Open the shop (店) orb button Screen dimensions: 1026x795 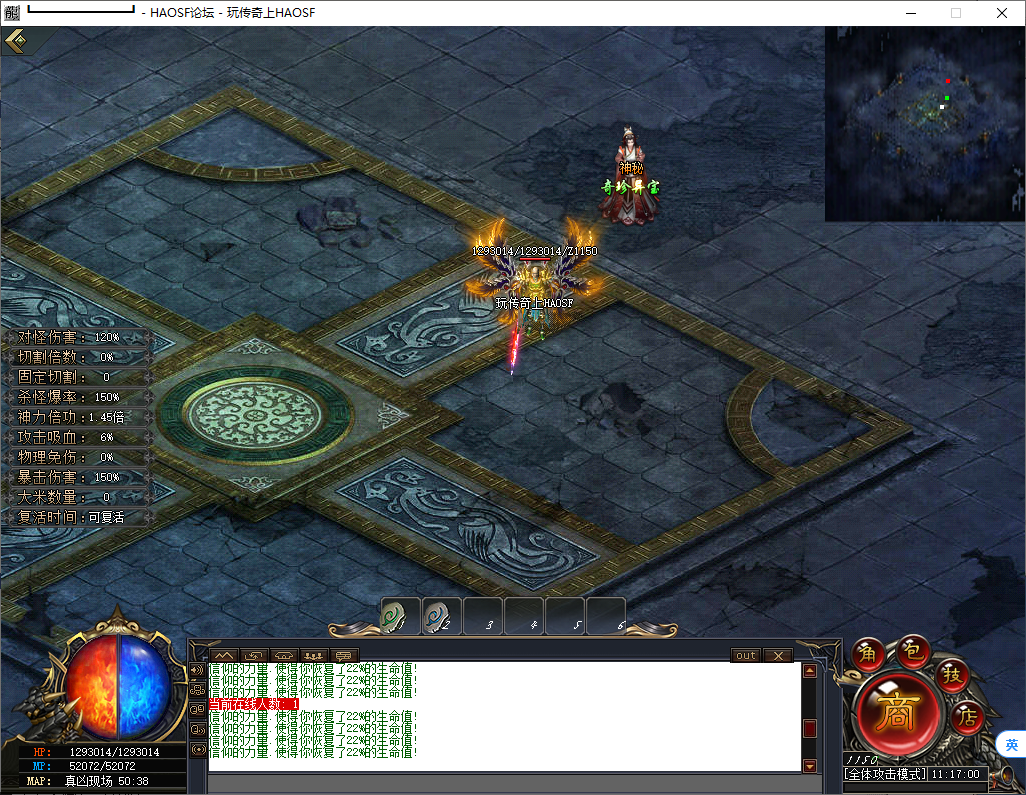pos(966,716)
